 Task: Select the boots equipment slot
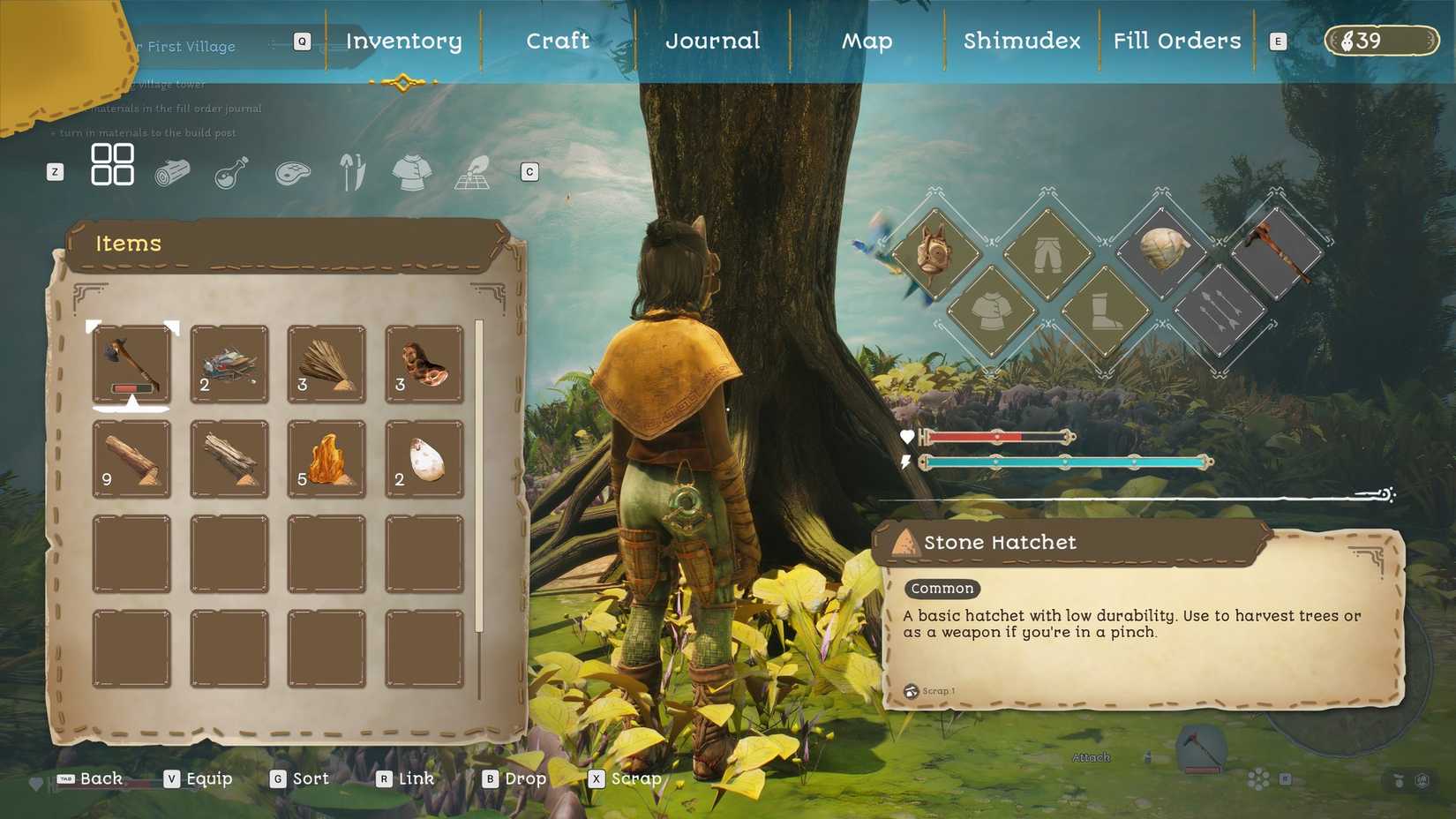tap(1107, 311)
